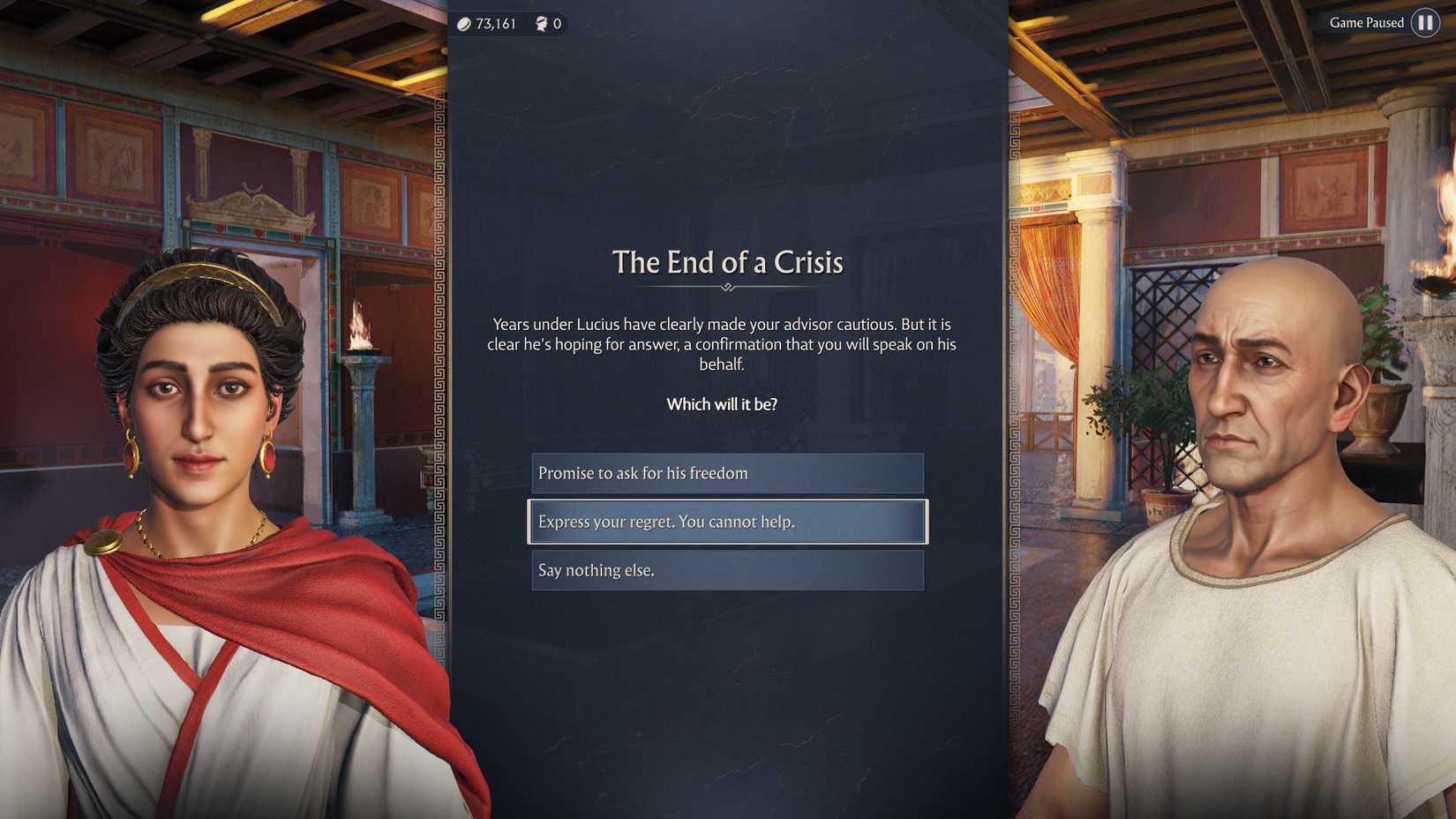
Task: Click the bust icon showing 0 citizens
Action: (x=541, y=24)
